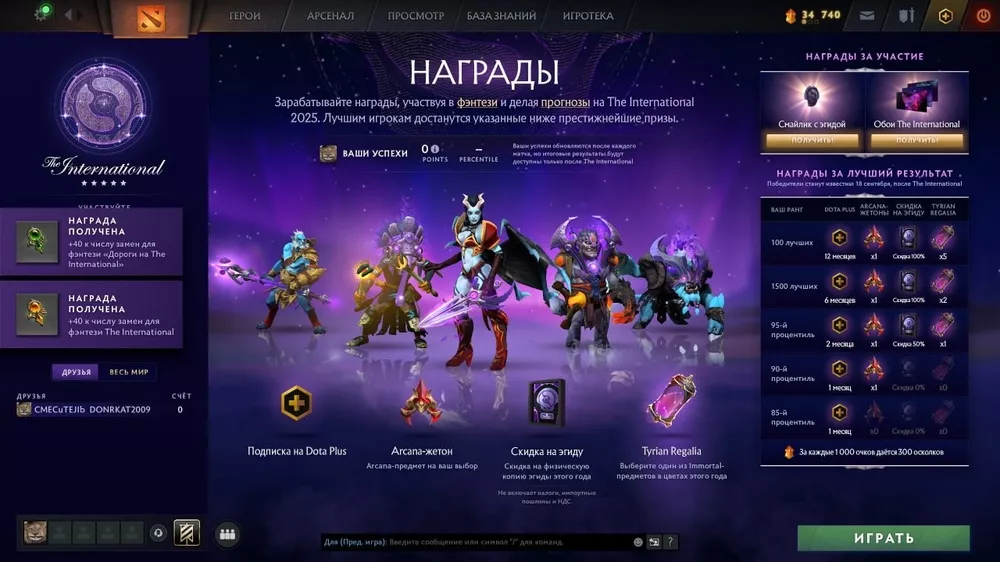Follow the прогнозы link in the description
Screen dimensions: 1000x562
[x=565, y=102]
